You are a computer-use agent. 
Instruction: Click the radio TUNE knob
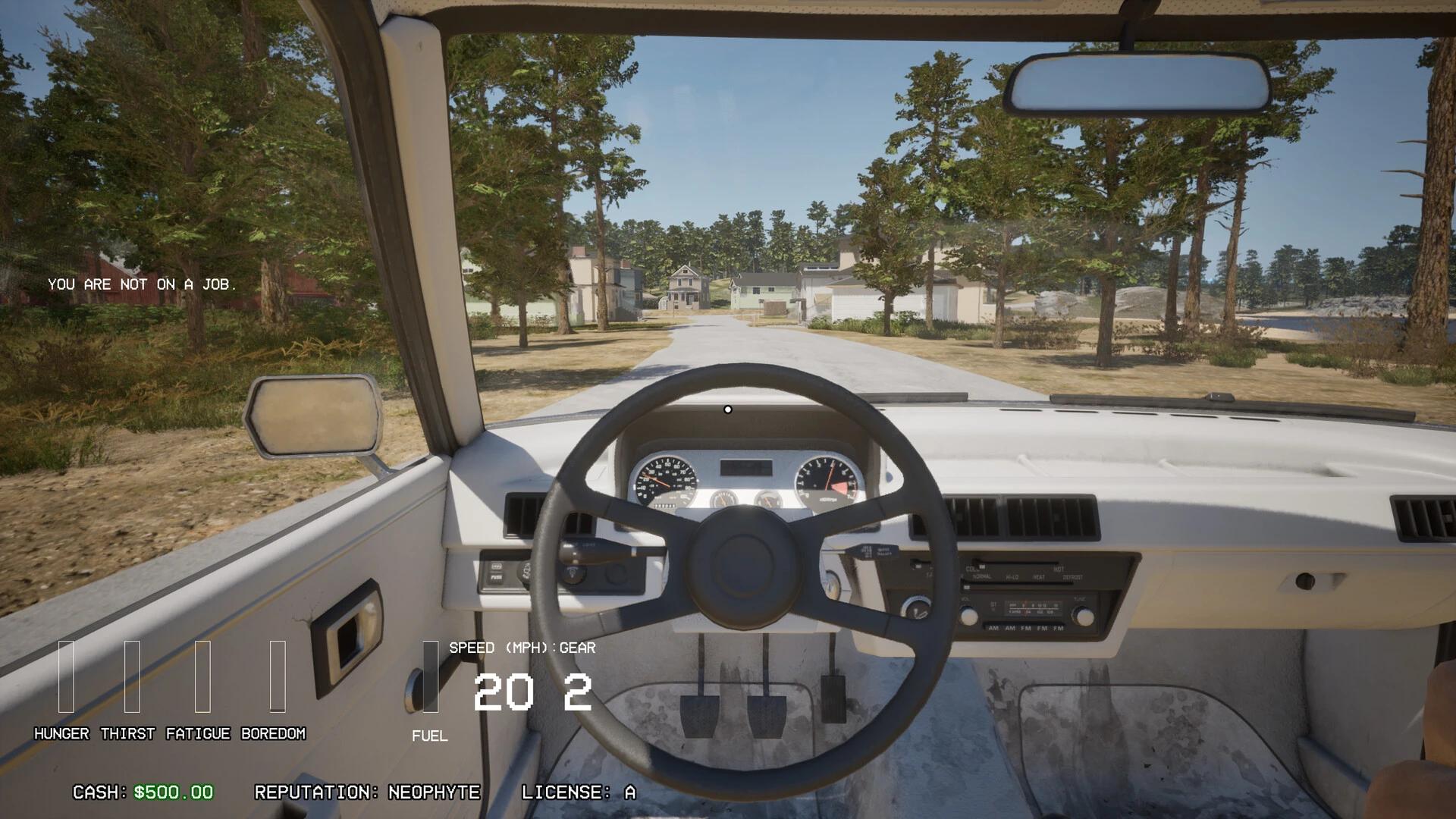(x=1084, y=617)
